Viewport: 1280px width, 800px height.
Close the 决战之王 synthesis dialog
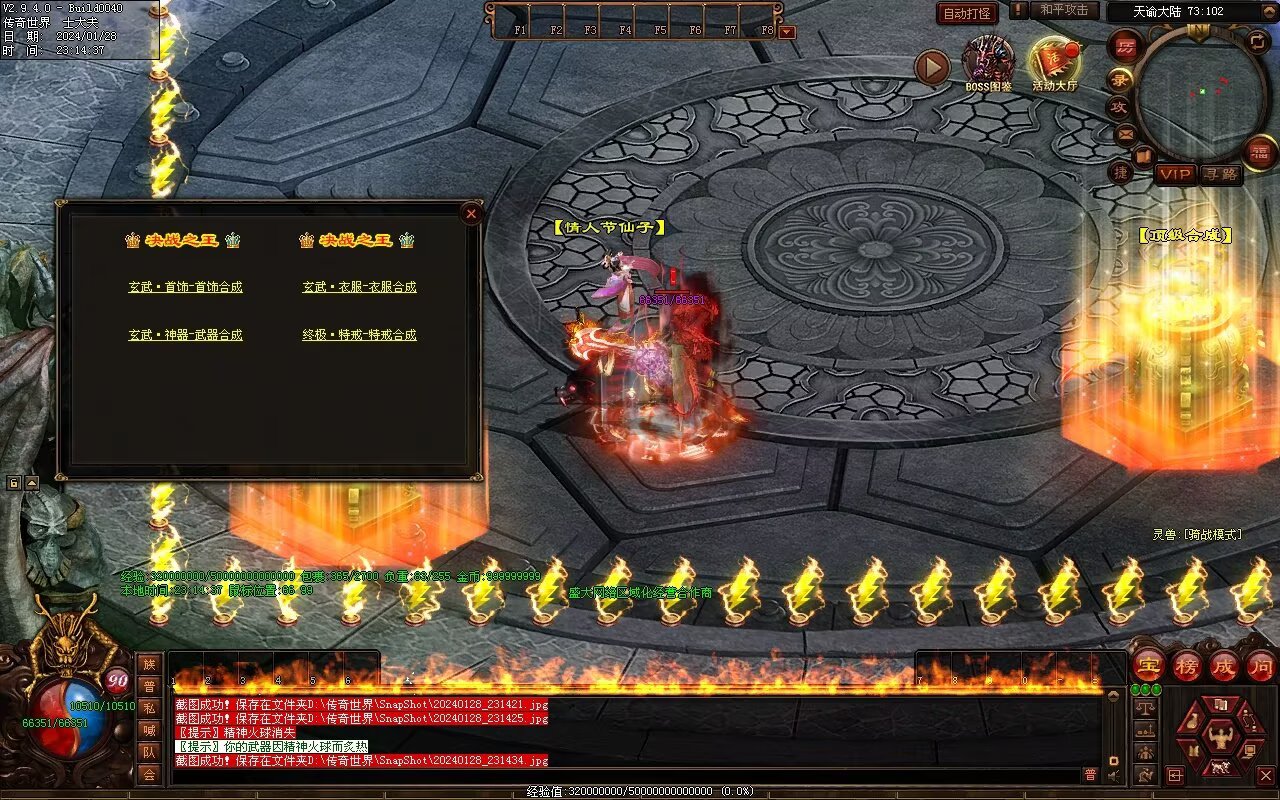point(471,213)
